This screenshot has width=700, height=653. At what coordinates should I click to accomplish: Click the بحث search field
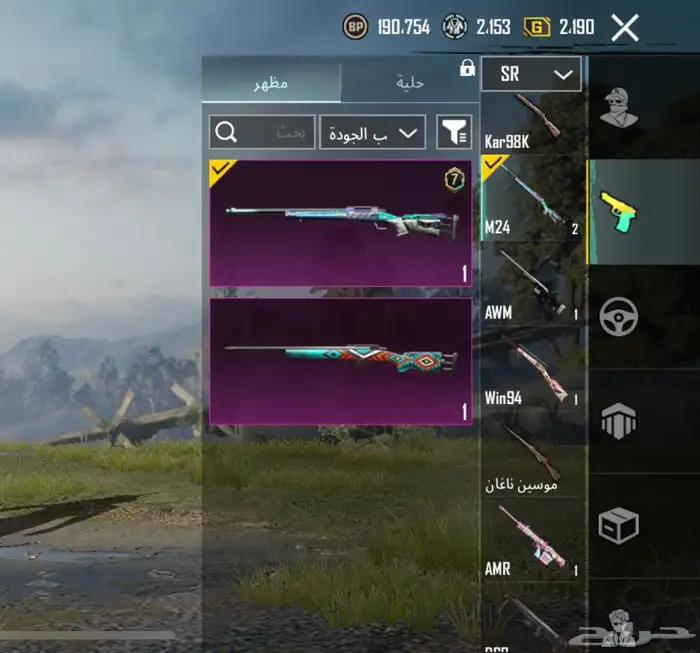point(262,132)
